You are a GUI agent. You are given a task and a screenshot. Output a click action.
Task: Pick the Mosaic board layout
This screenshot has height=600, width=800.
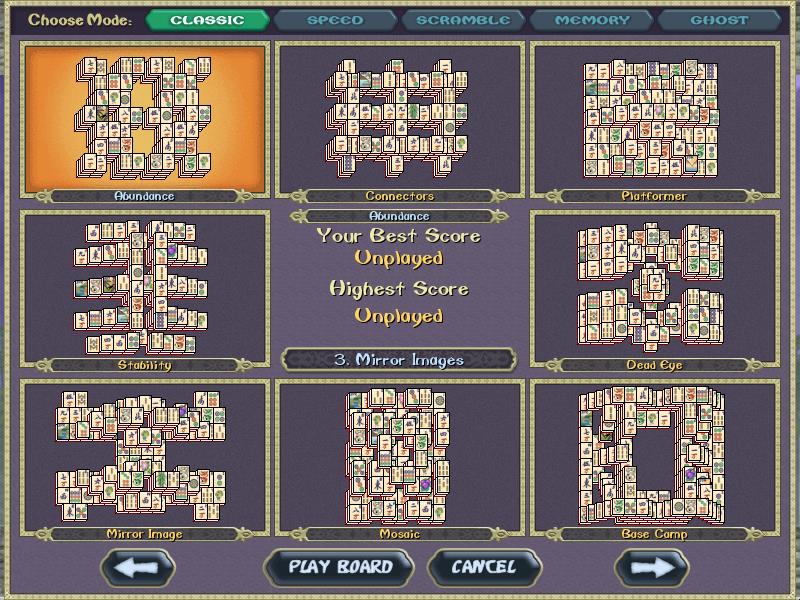[x=400, y=457]
